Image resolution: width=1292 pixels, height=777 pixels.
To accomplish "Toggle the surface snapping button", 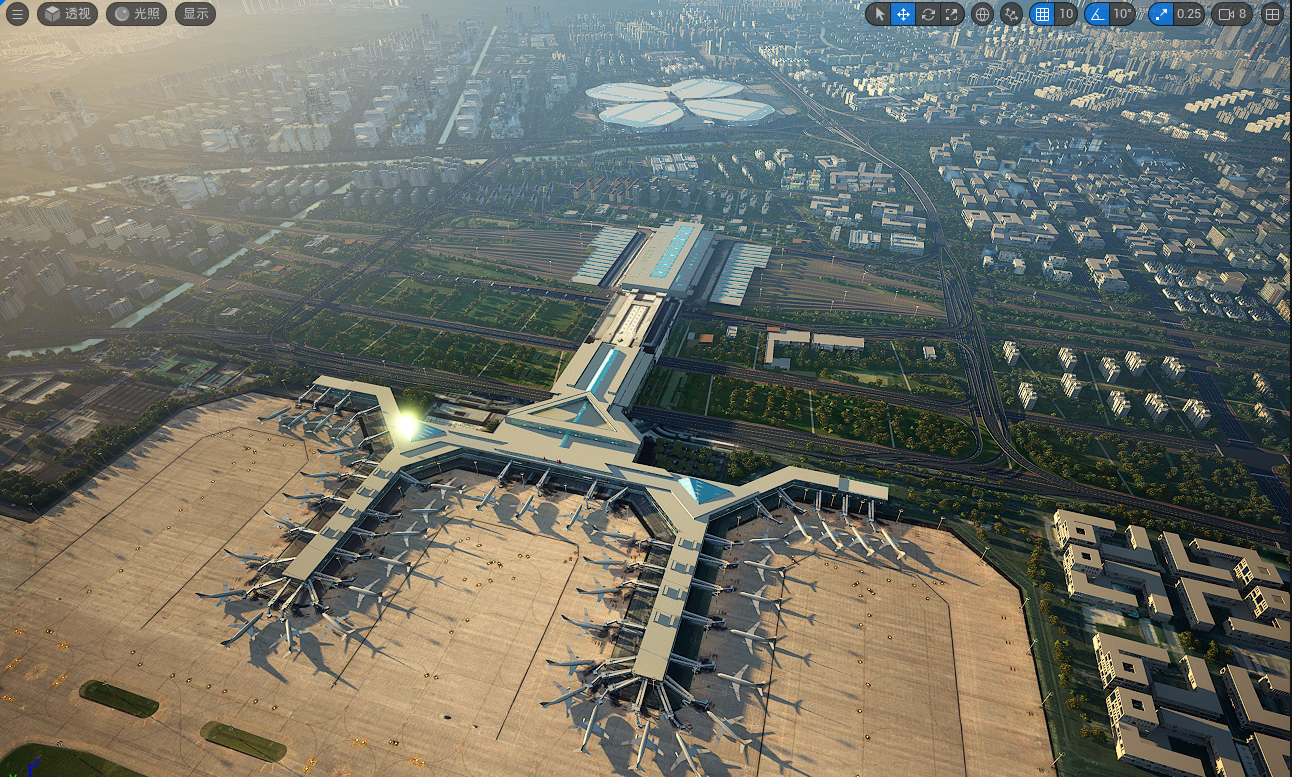I will coord(1011,14).
